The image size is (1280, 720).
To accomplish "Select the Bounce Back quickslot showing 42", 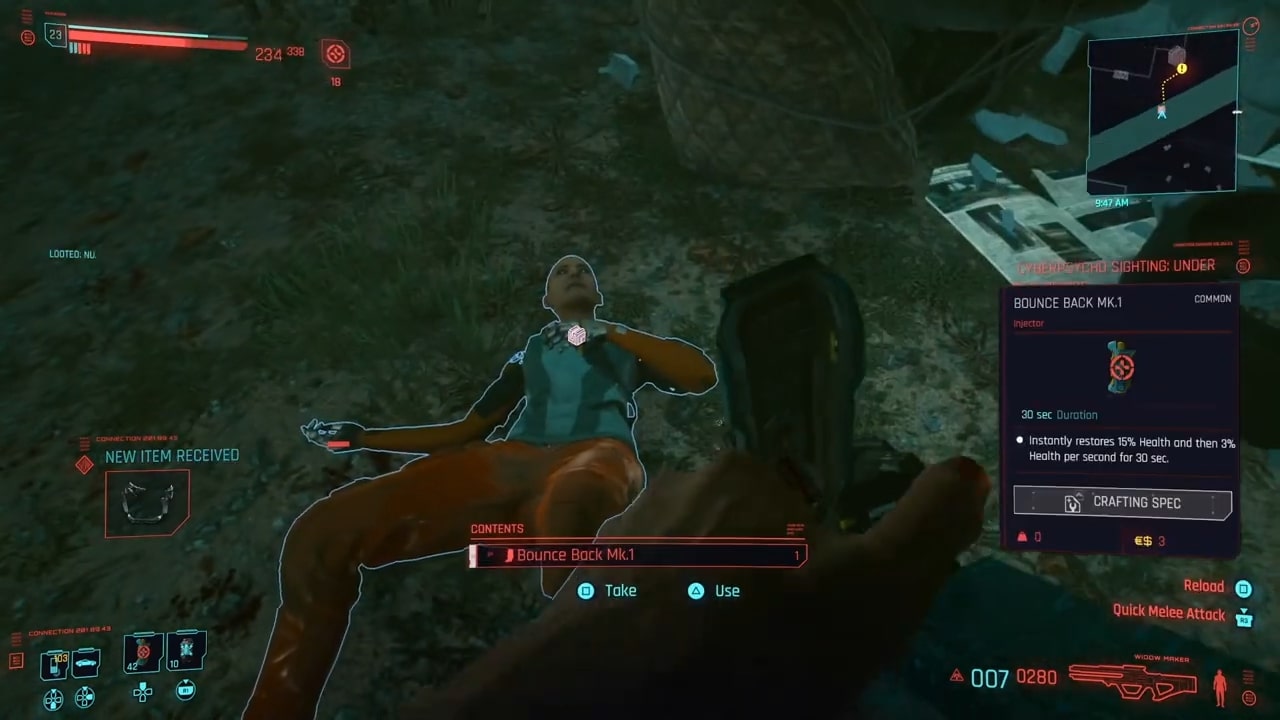I will coord(142,650).
